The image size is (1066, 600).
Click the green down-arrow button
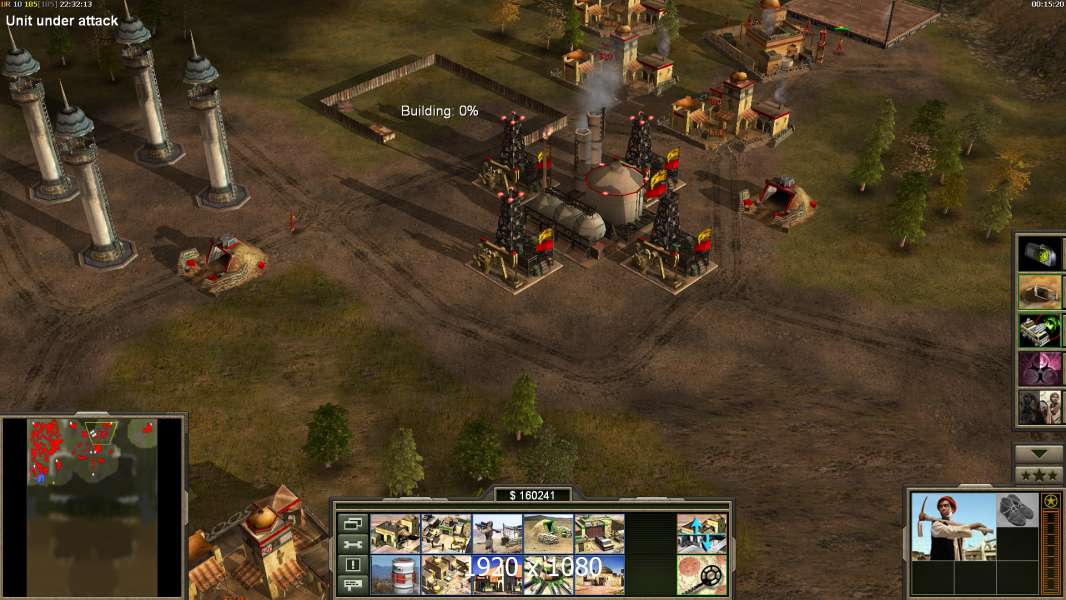click(x=1038, y=454)
